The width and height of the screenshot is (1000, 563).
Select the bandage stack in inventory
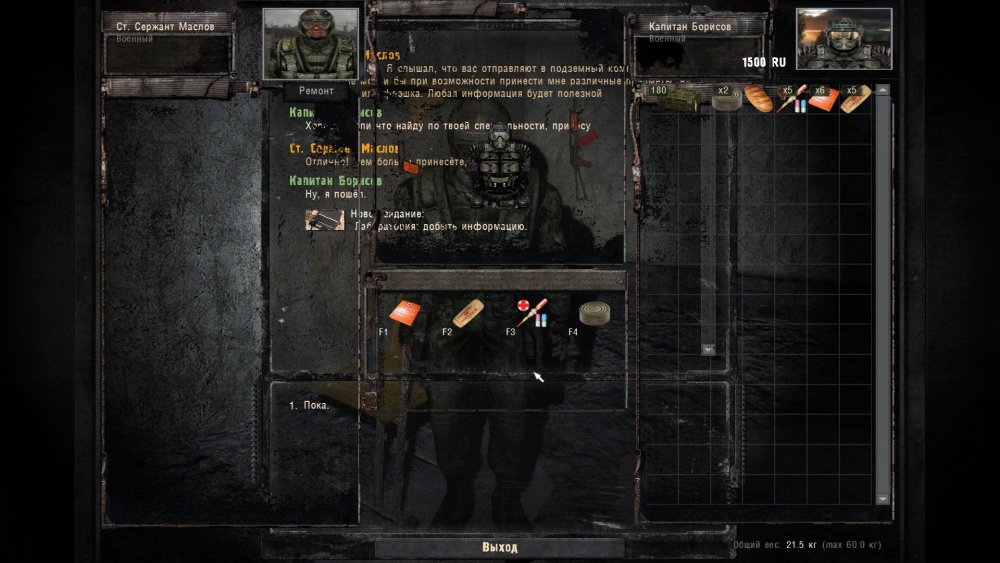pos(855,98)
